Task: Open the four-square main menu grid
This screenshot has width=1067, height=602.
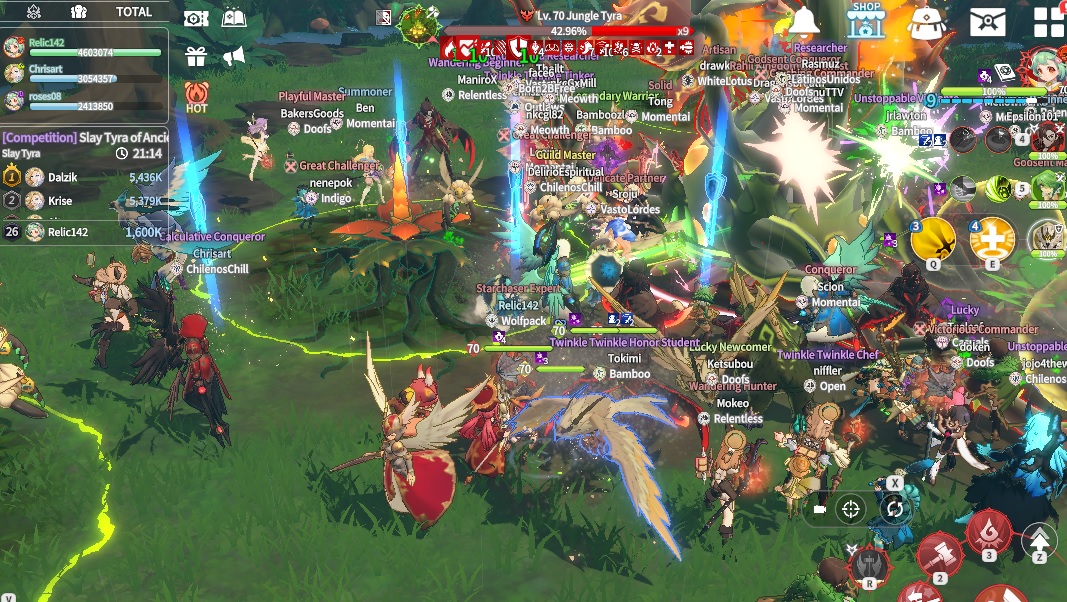Action: (x=1049, y=22)
